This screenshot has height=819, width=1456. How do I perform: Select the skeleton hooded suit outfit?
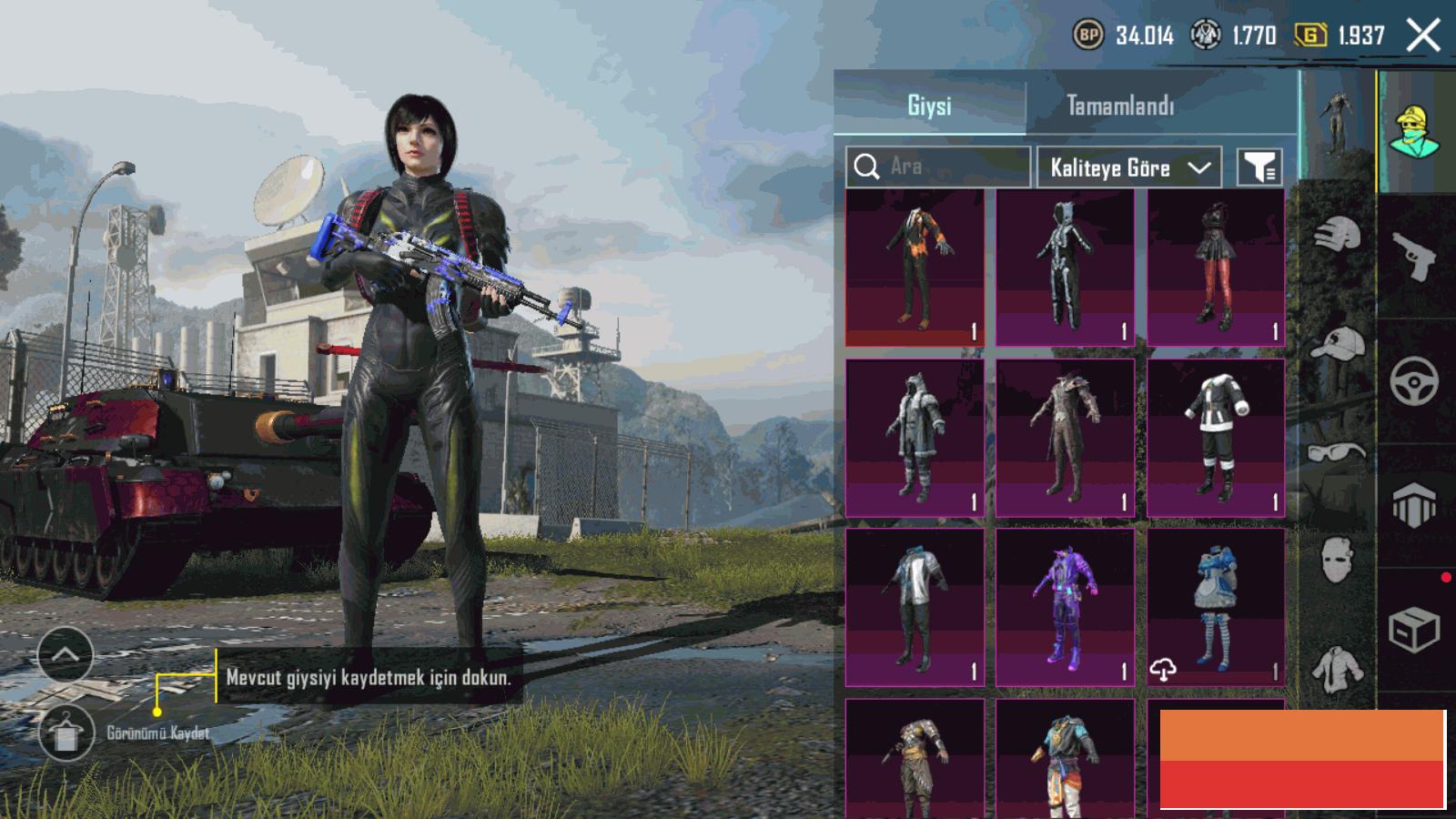pos(1065,268)
